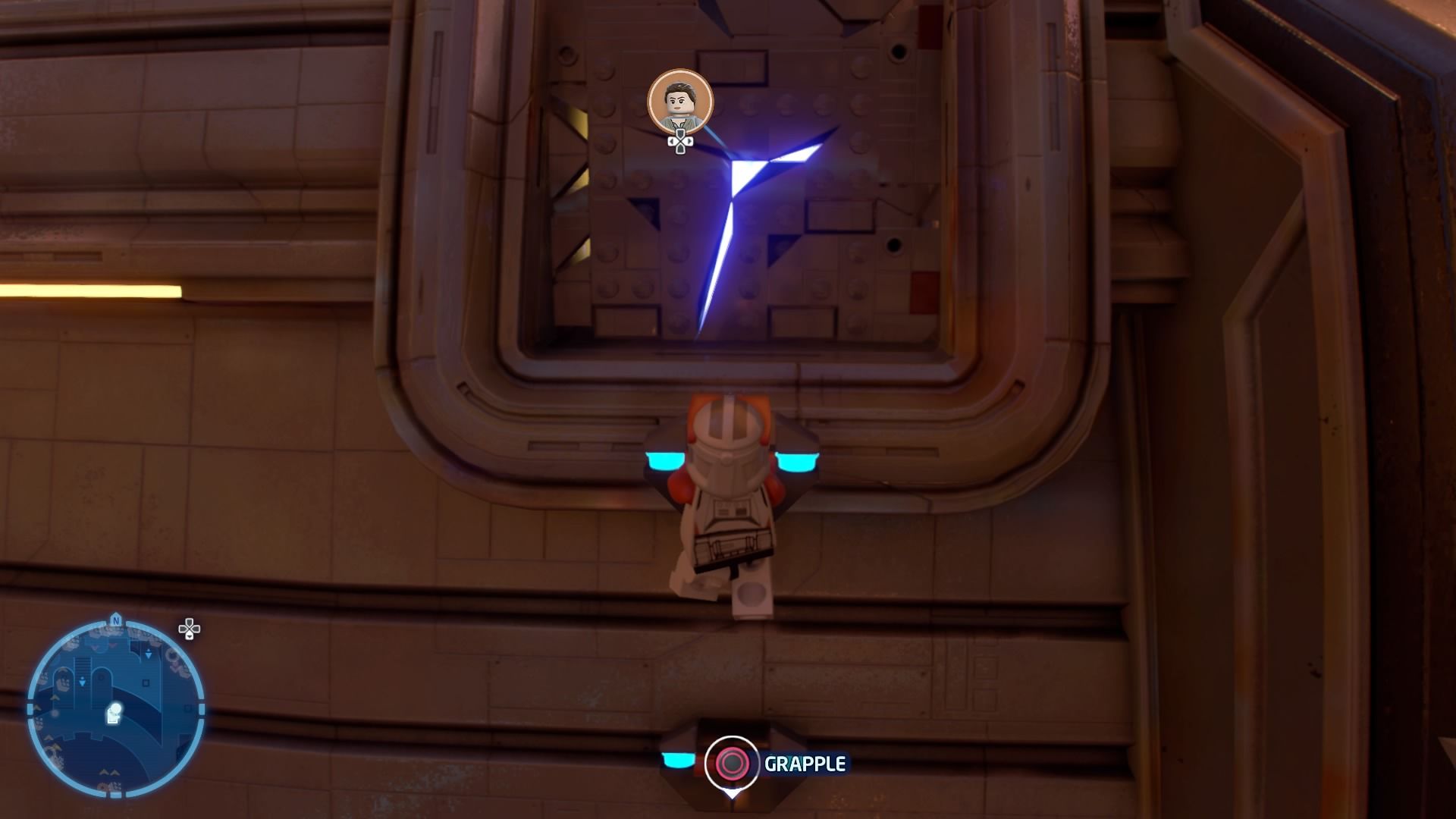Toggle the right arrow on the character-switch d-pad
Viewport: 1456px width, 819px height.
pyautogui.click(x=689, y=141)
